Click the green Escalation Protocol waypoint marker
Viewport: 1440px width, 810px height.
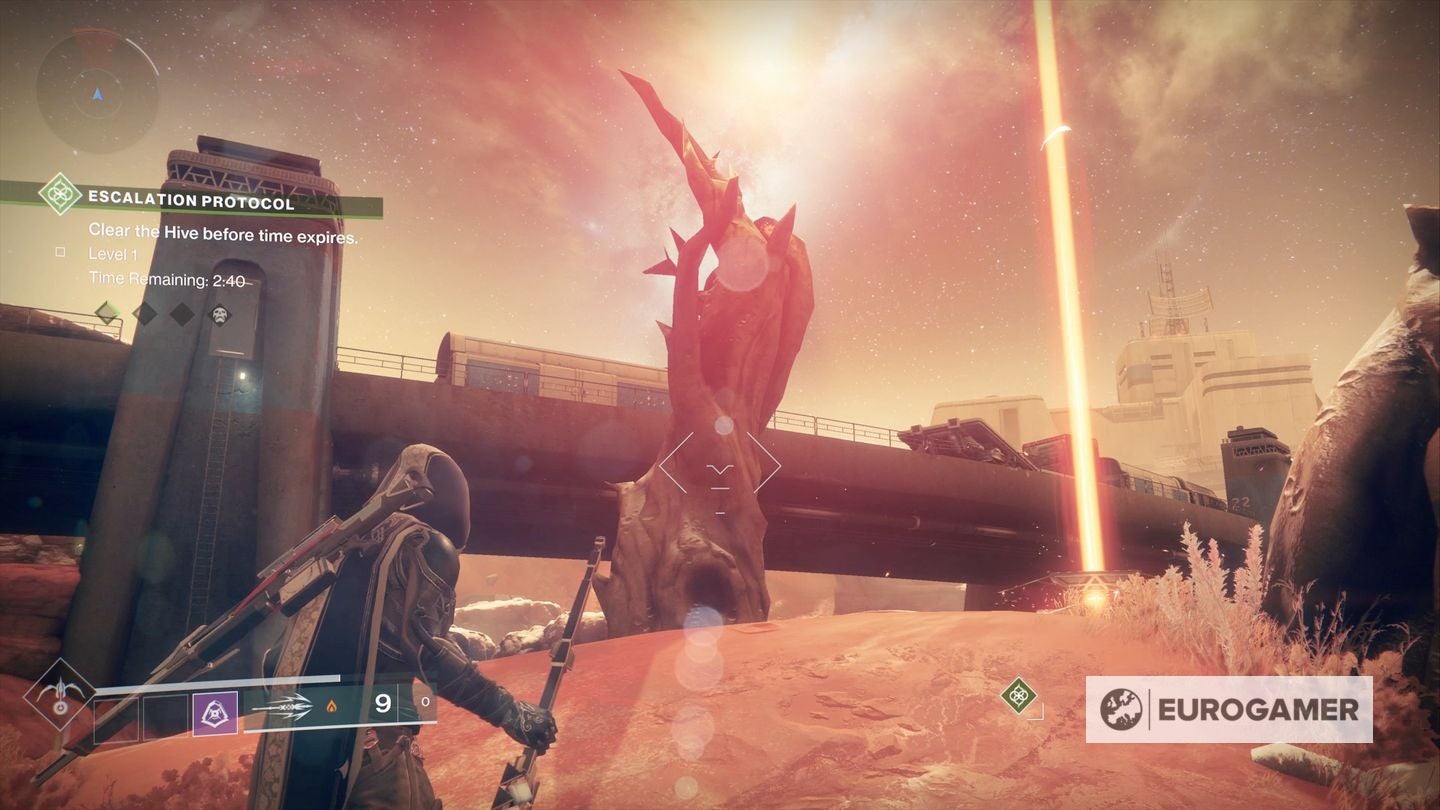(x=1018, y=695)
